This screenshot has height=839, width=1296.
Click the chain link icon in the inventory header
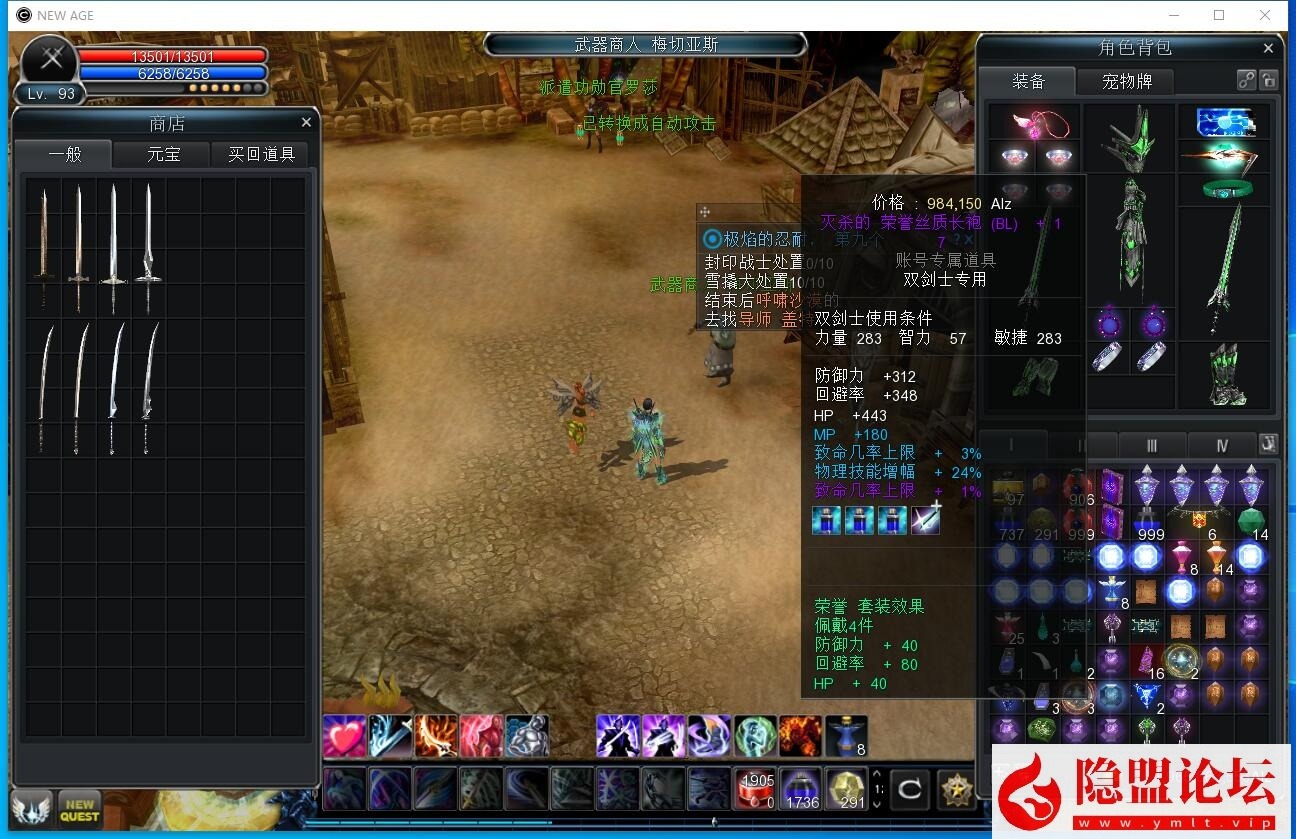click(1247, 80)
